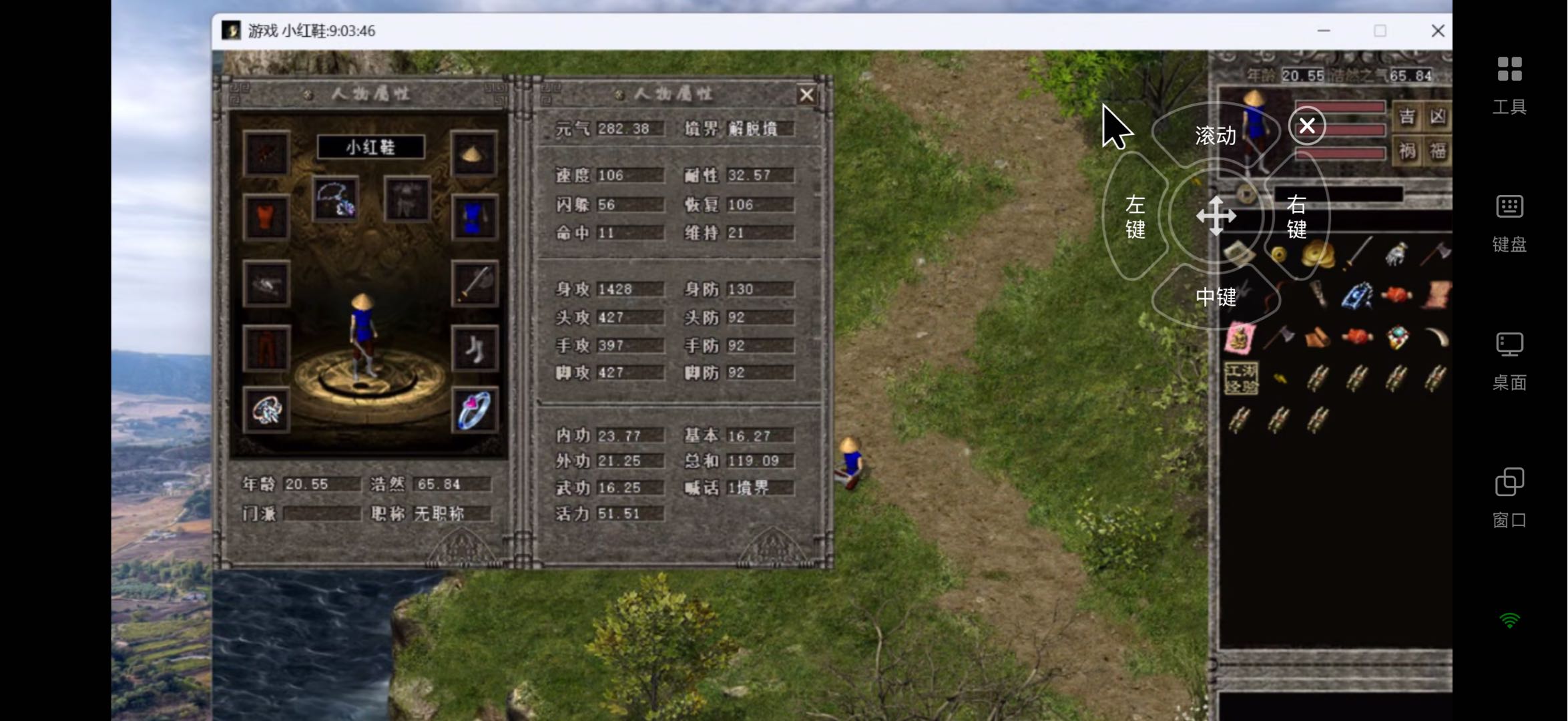This screenshot has height=721, width=1568.
Task: Open the necklace equipment slot
Action: pos(335,199)
